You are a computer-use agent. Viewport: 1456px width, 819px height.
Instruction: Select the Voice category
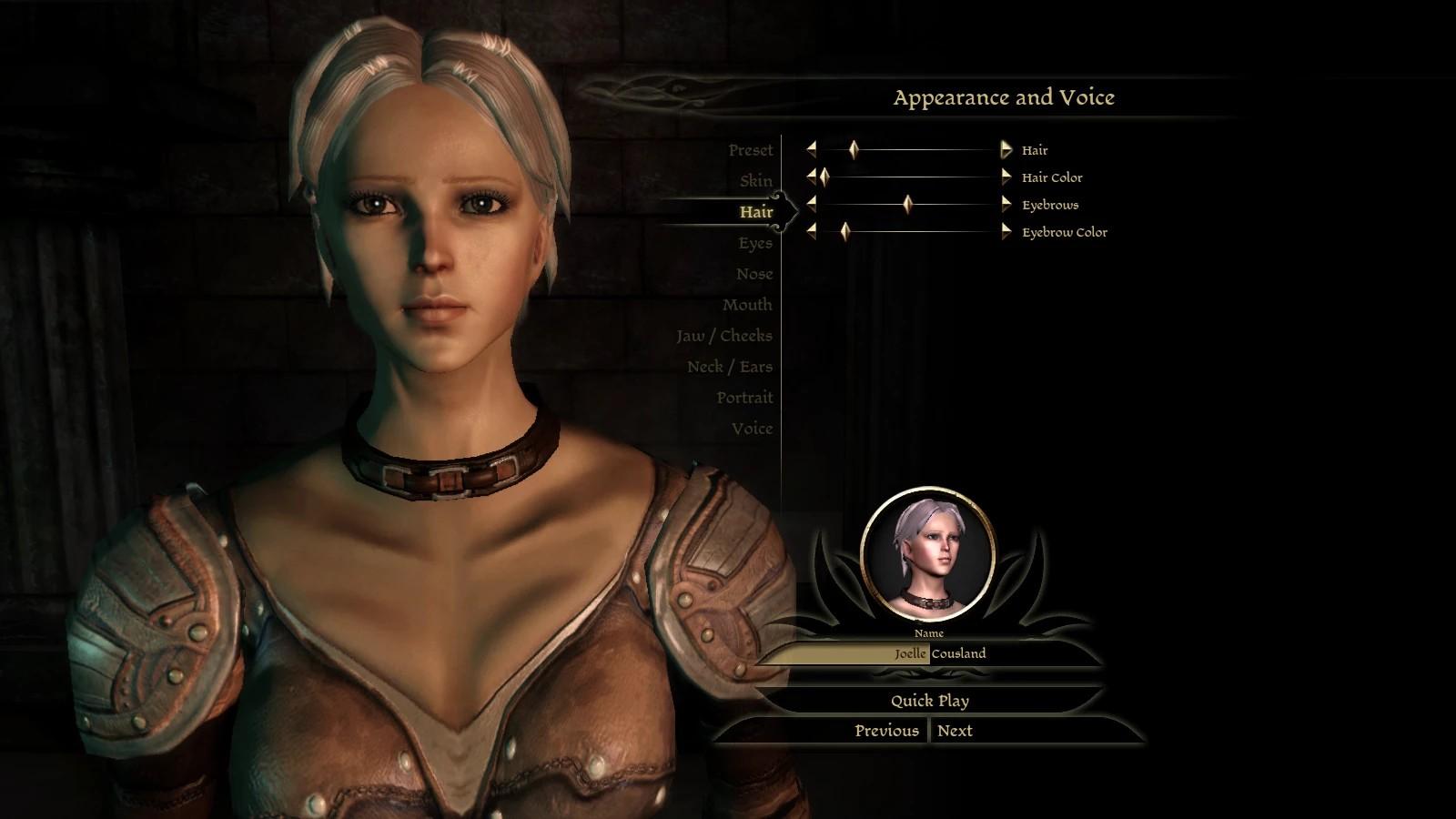click(x=752, y=429)
